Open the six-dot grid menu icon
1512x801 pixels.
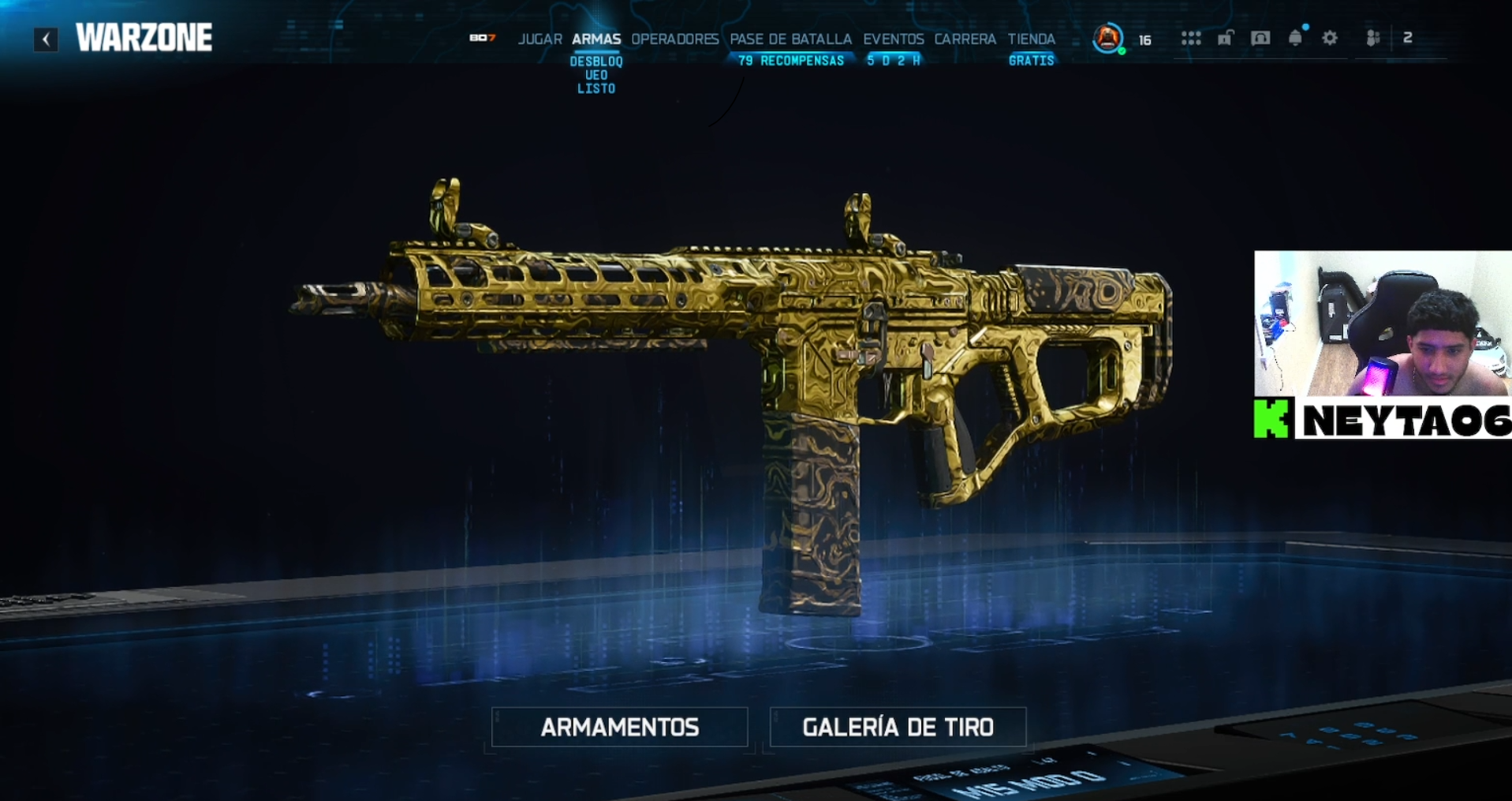(1190, 38)
